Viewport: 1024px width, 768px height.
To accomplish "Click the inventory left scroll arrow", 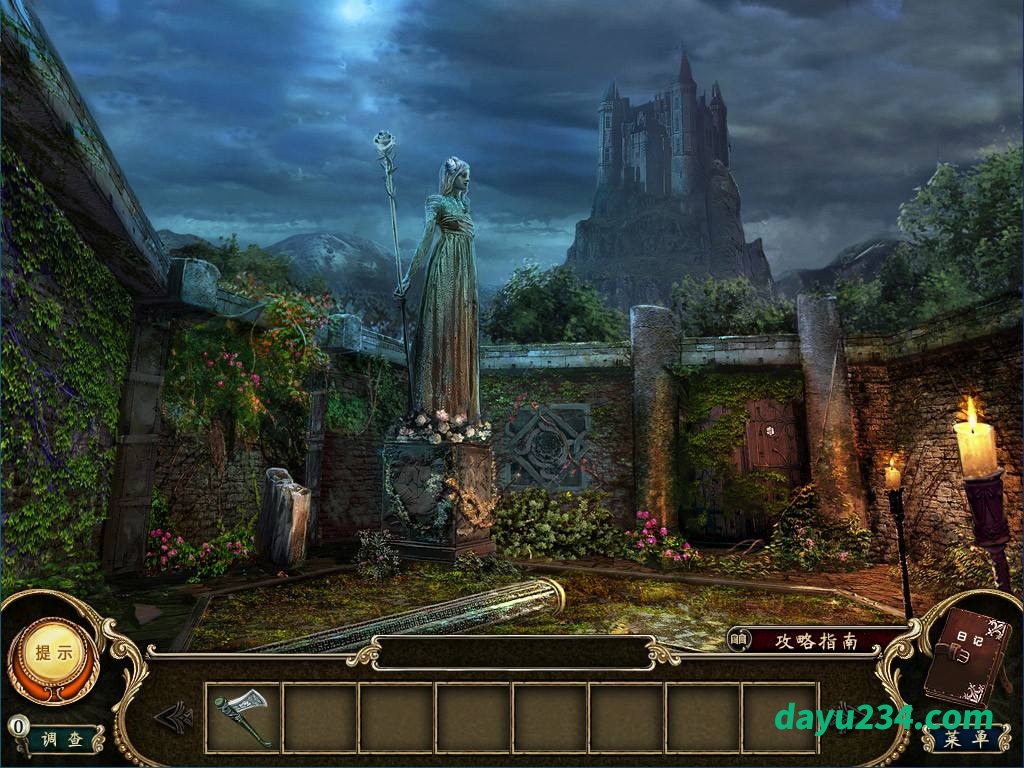I will tap(174, 716).
